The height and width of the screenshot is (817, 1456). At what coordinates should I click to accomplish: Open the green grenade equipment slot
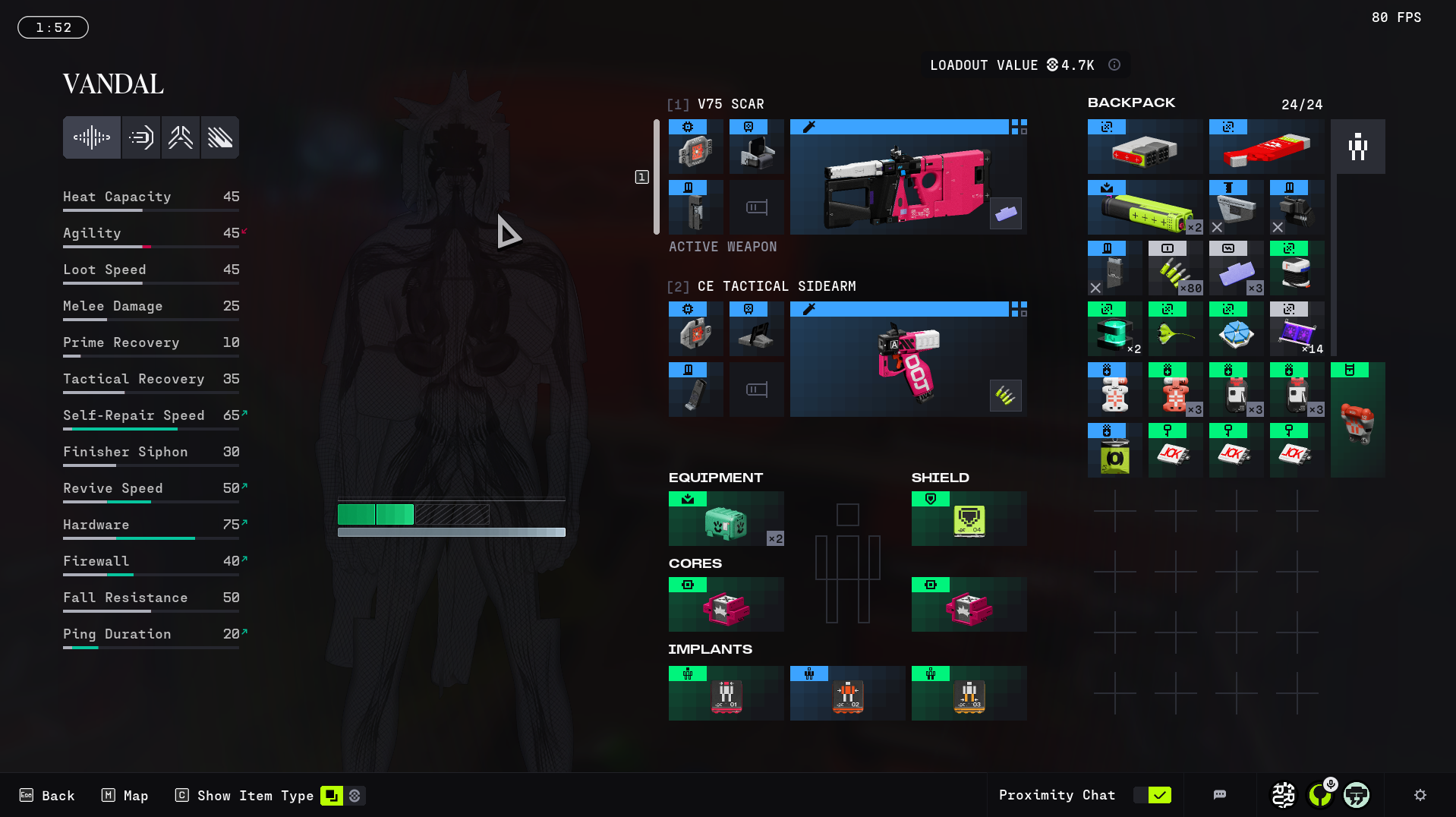(x=726, y=519)
